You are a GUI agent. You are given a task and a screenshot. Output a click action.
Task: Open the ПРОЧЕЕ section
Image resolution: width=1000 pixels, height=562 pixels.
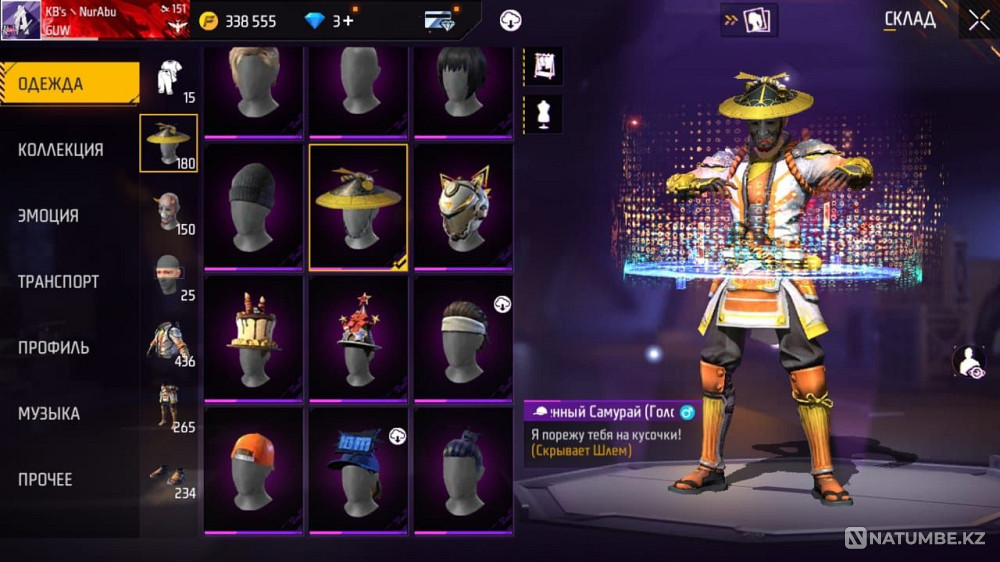(46, 480)
